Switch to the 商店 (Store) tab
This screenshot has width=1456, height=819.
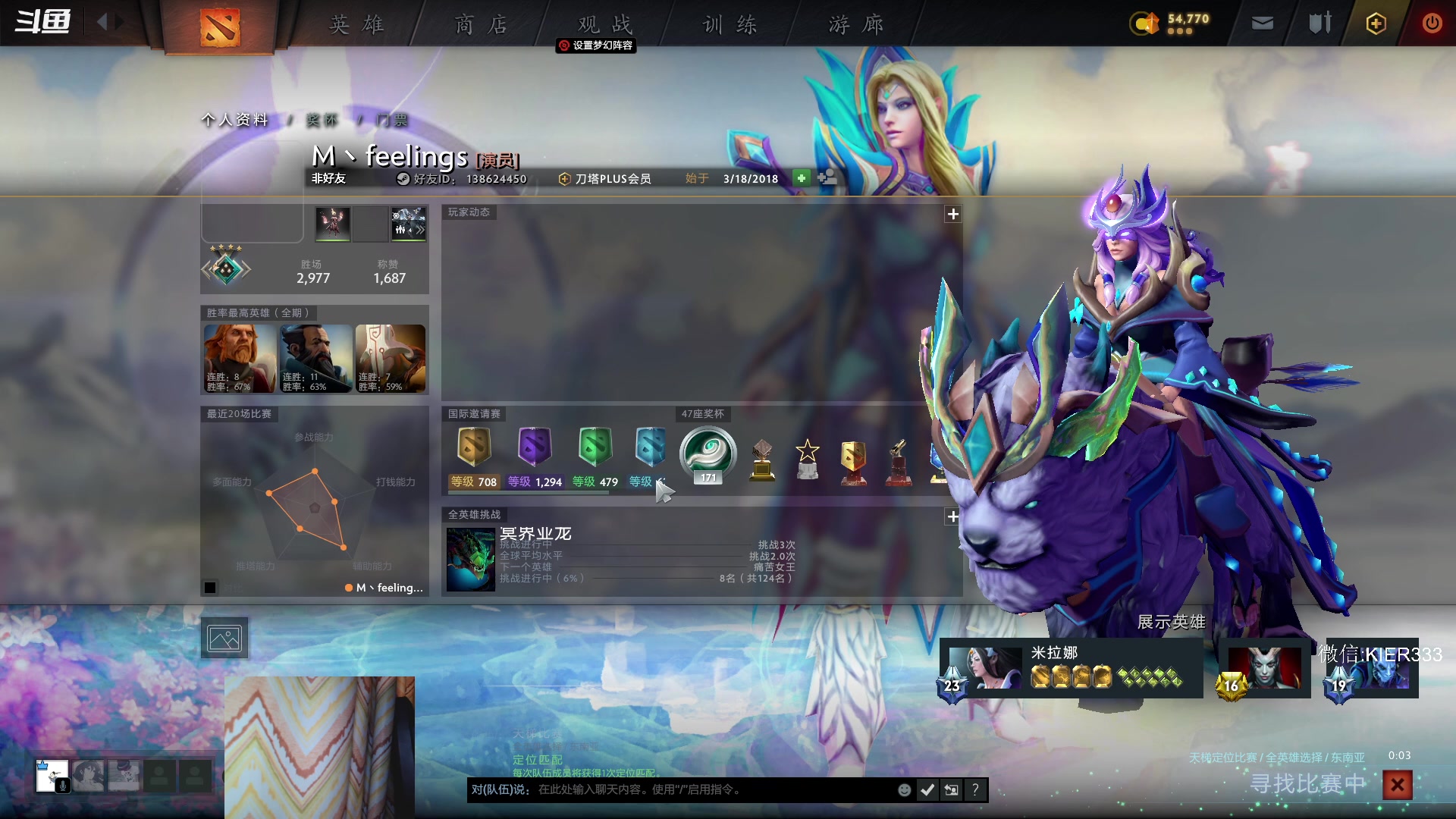481,24
